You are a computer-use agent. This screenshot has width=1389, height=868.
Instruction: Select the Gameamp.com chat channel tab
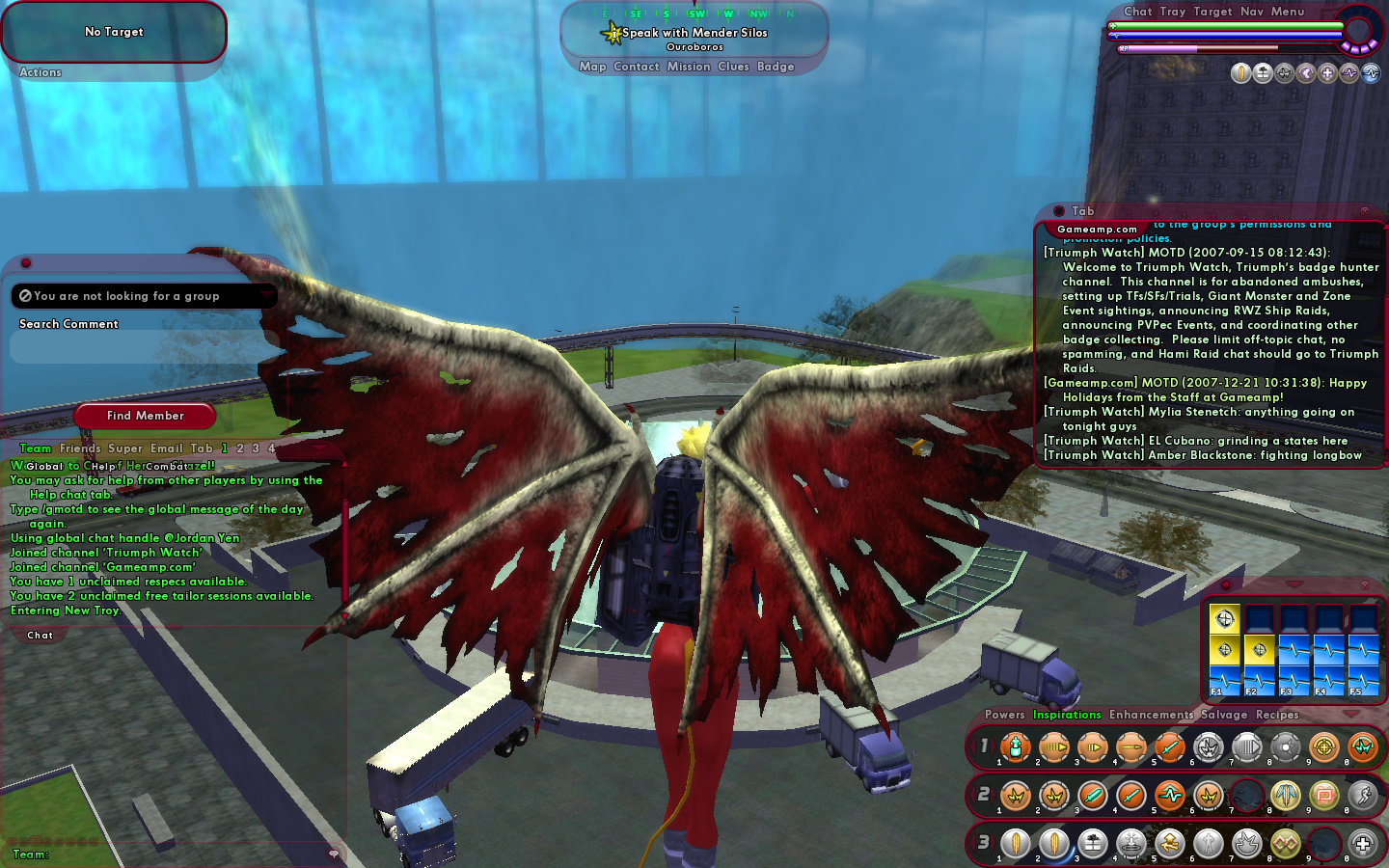[x=1097, y=230]
